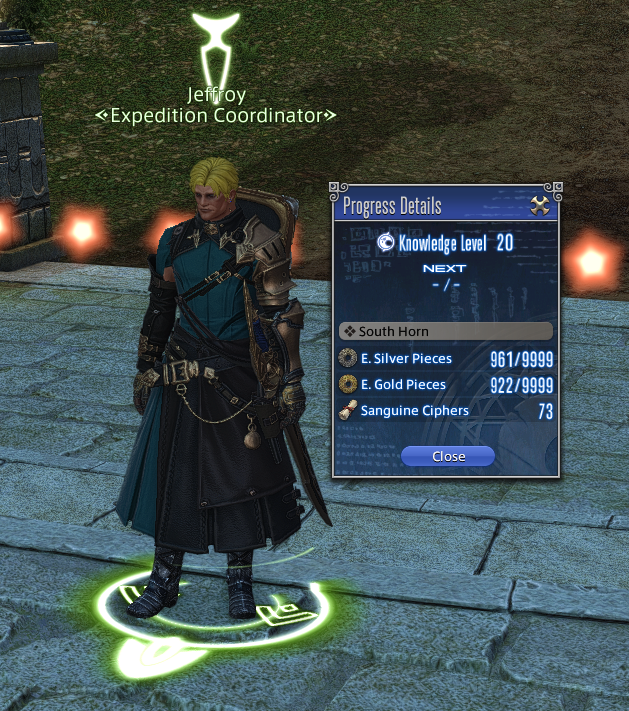Select the E. Silver Pieces row

tap(446, 358)
